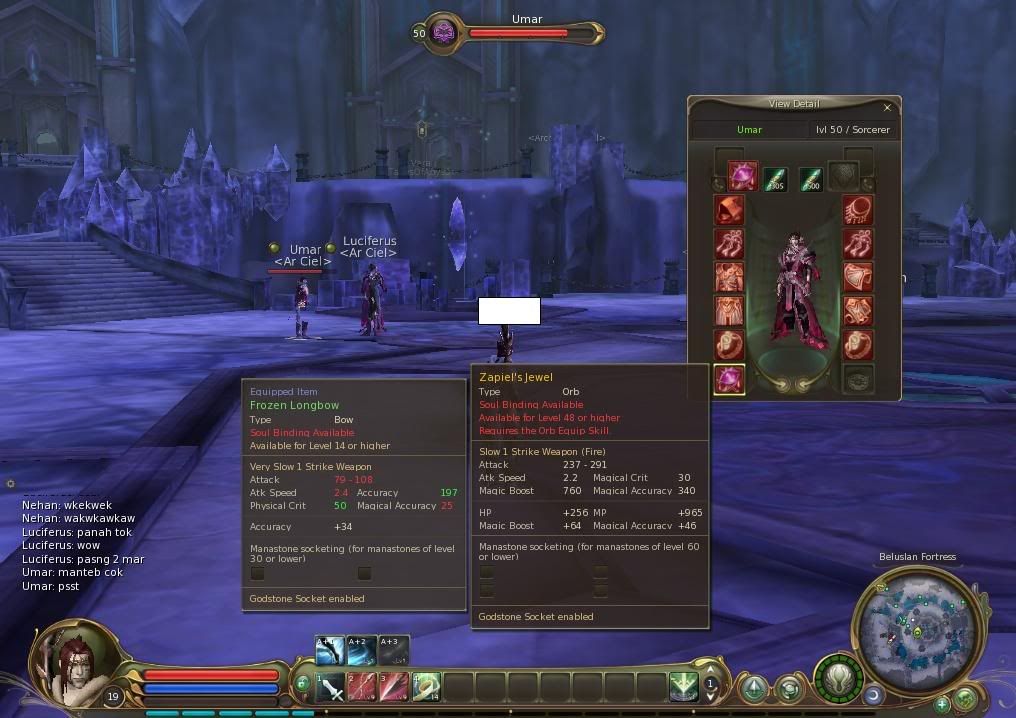Viewport: 1016px width, 718px height.
Task: Select Zapiel's Jewel orb in bottom-left equipment slot
Action: [729, 379]
